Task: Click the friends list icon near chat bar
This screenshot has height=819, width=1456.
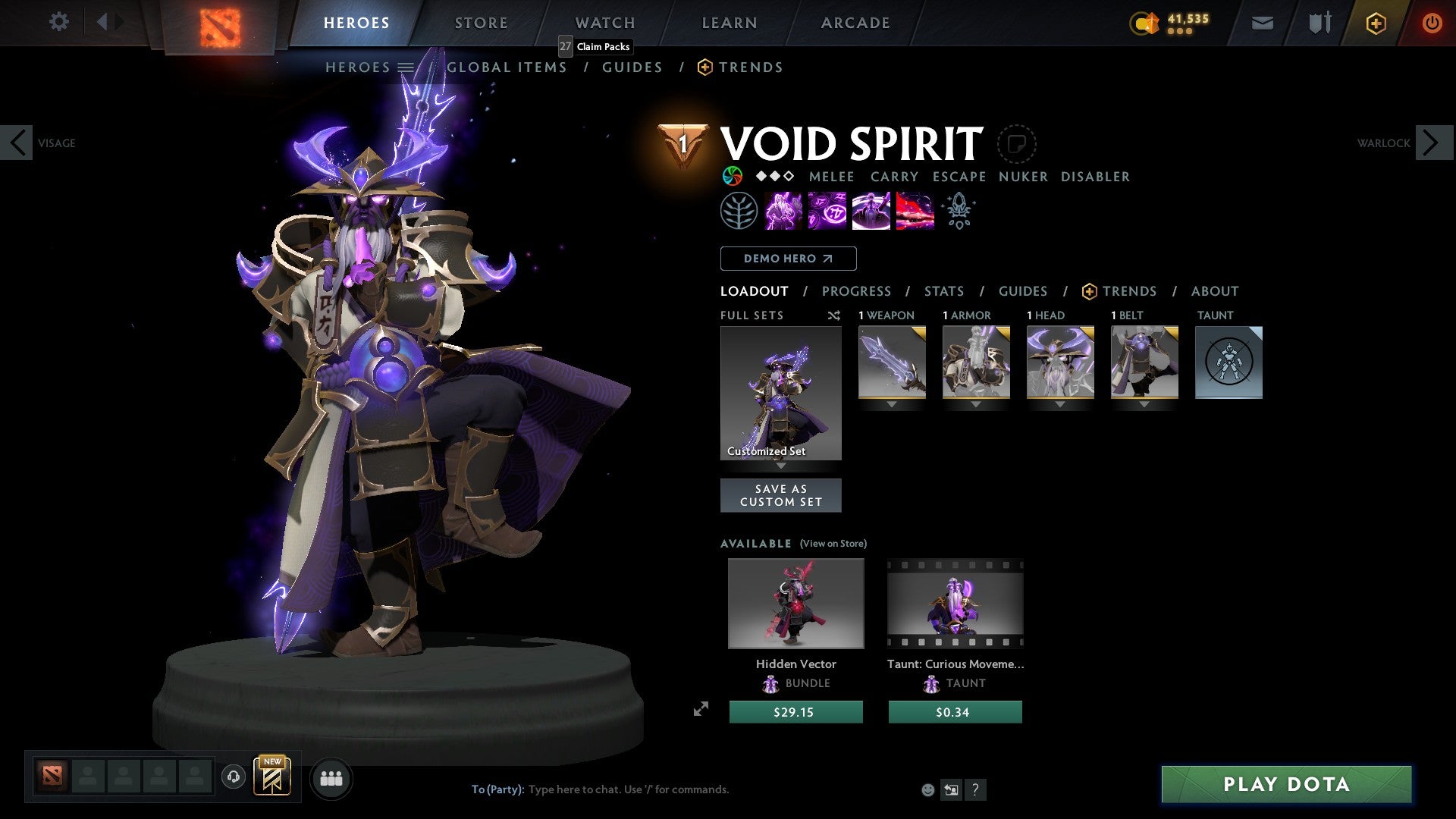Action: click(x=331, y=778)
